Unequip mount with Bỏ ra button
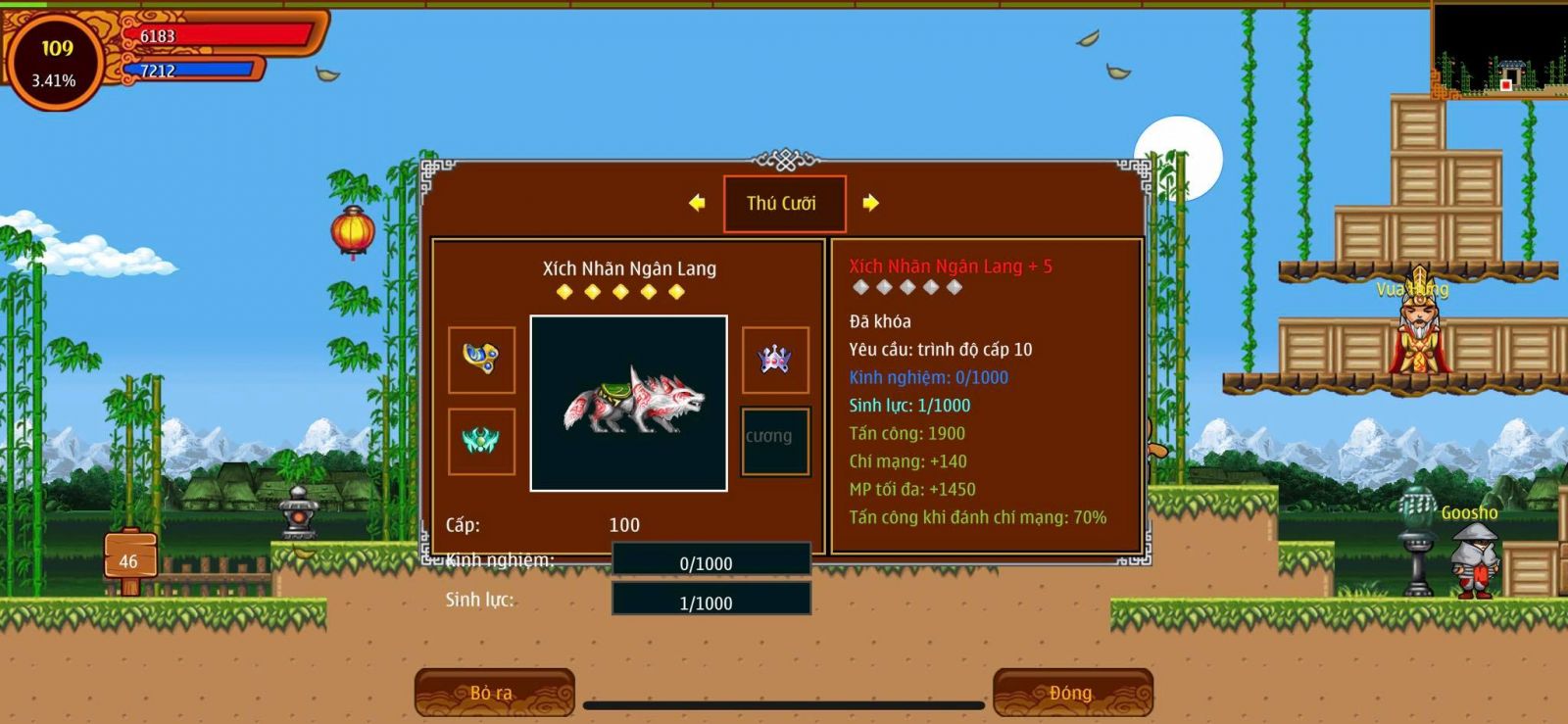The width and height of the screenshot is (1568, 724). coord(494,693)
